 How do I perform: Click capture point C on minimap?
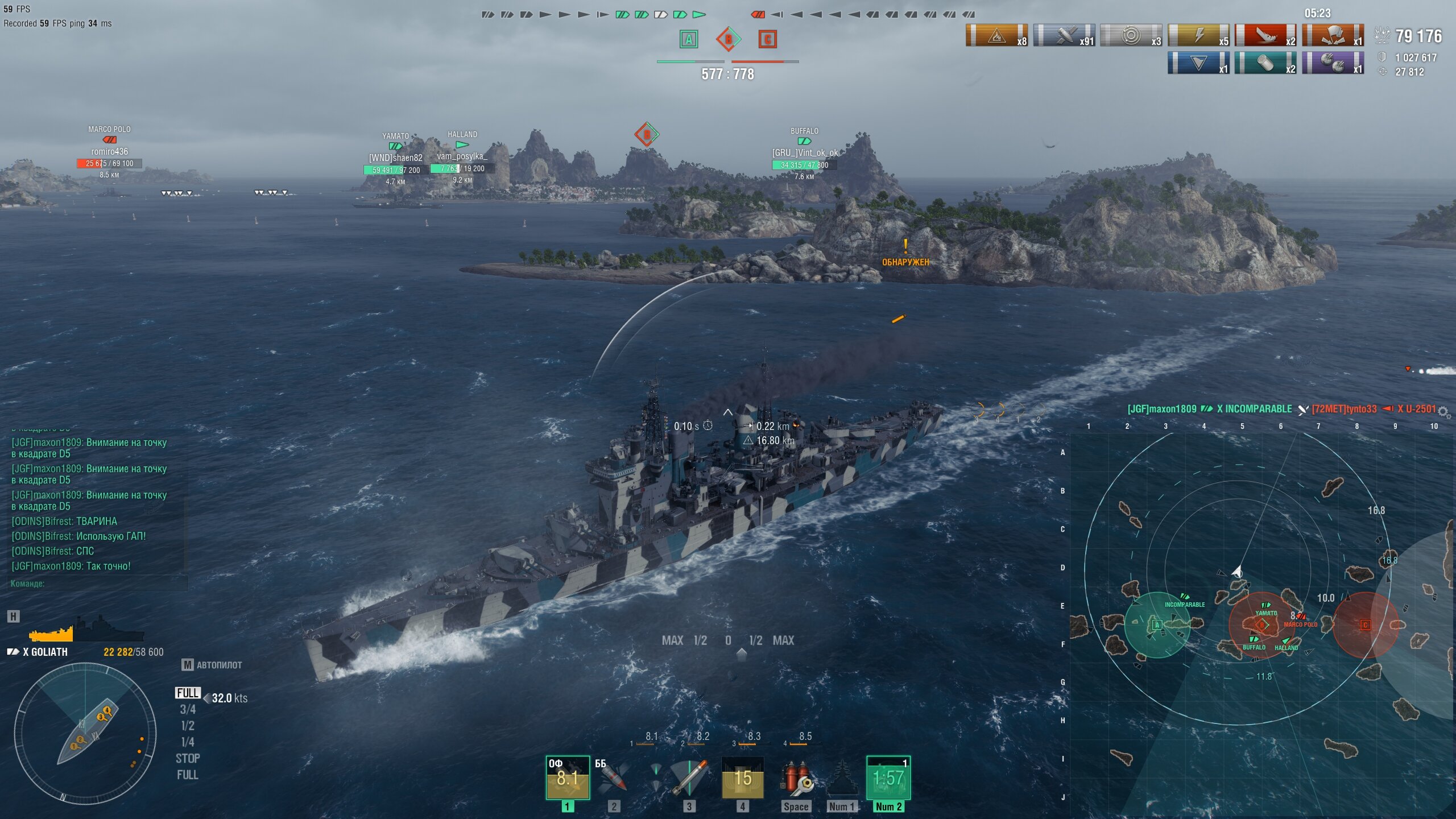coord(1365,624)
